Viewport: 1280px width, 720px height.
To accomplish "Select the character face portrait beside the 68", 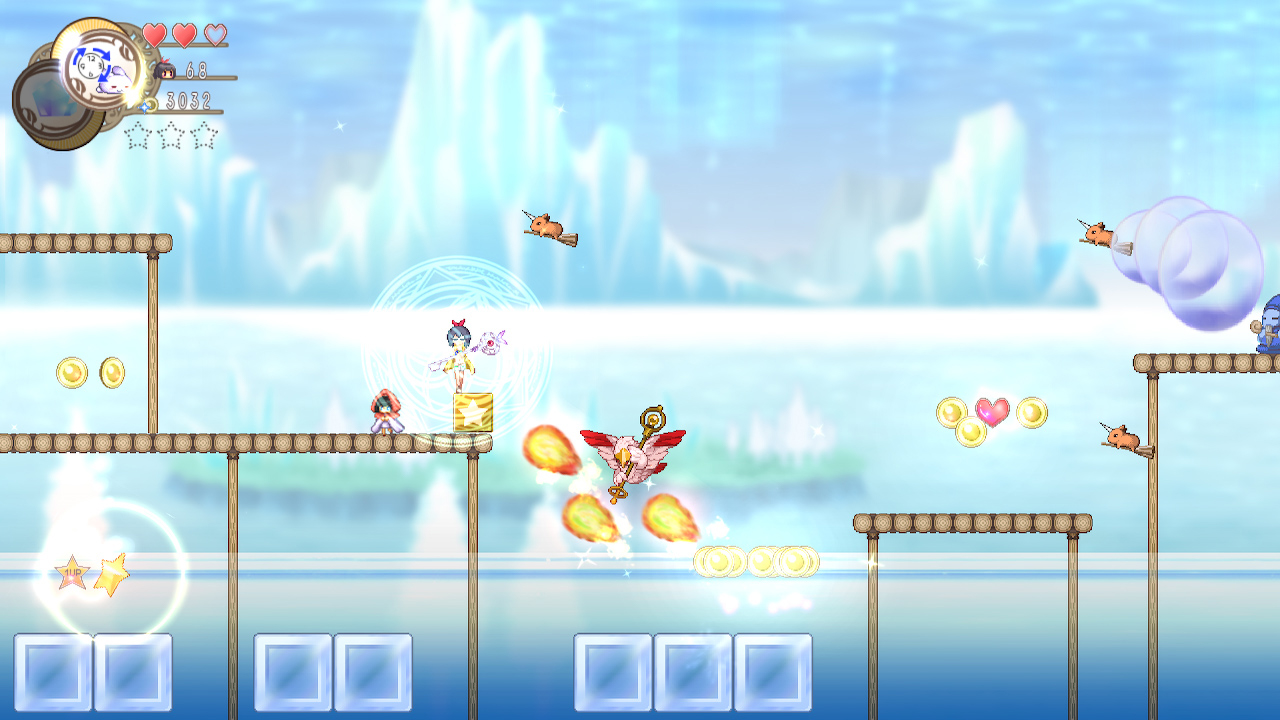I will click(166, 70).
